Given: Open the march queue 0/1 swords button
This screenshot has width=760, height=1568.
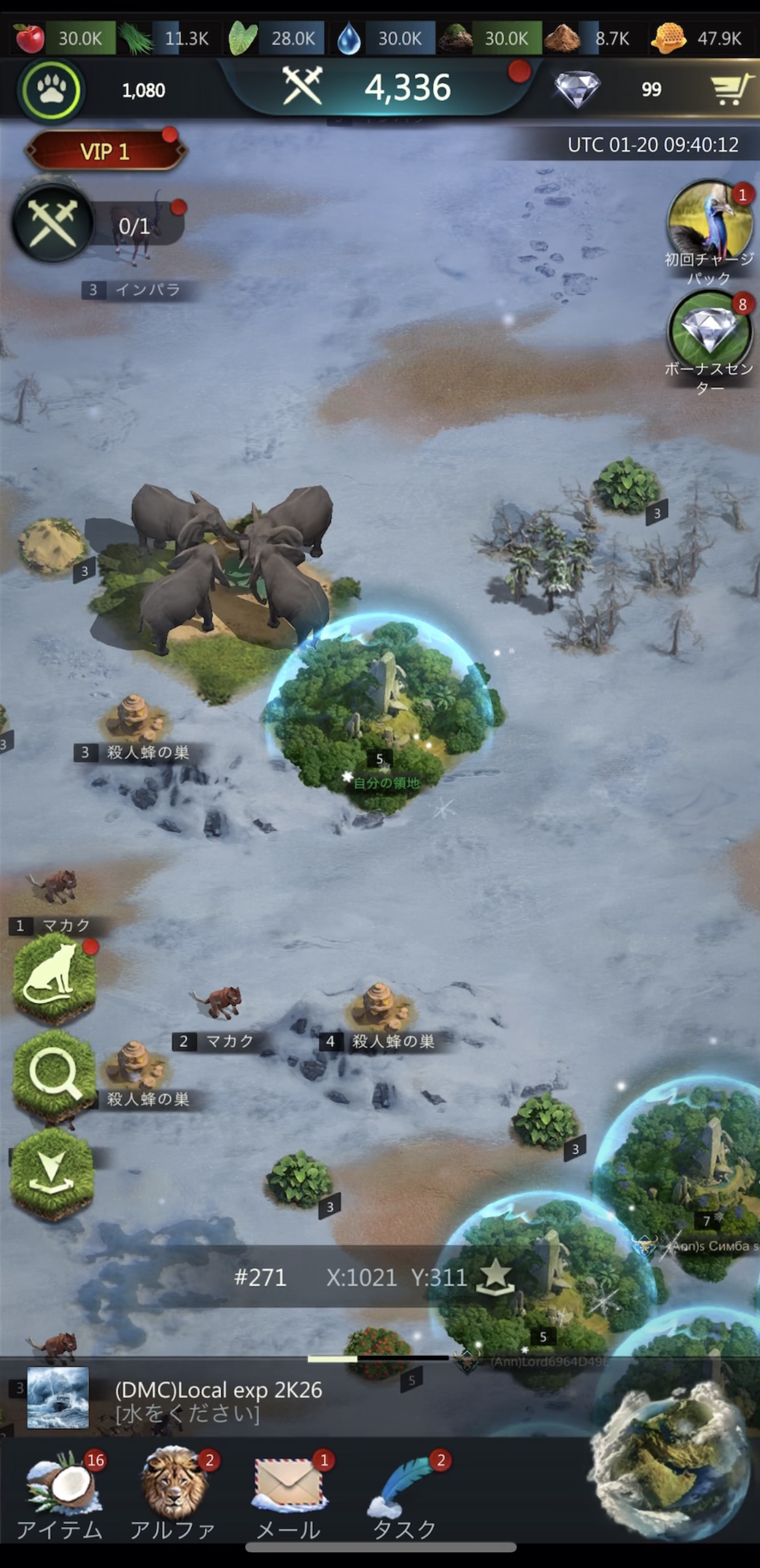Looking at the screenshot, I should click(x=53, y=223).
